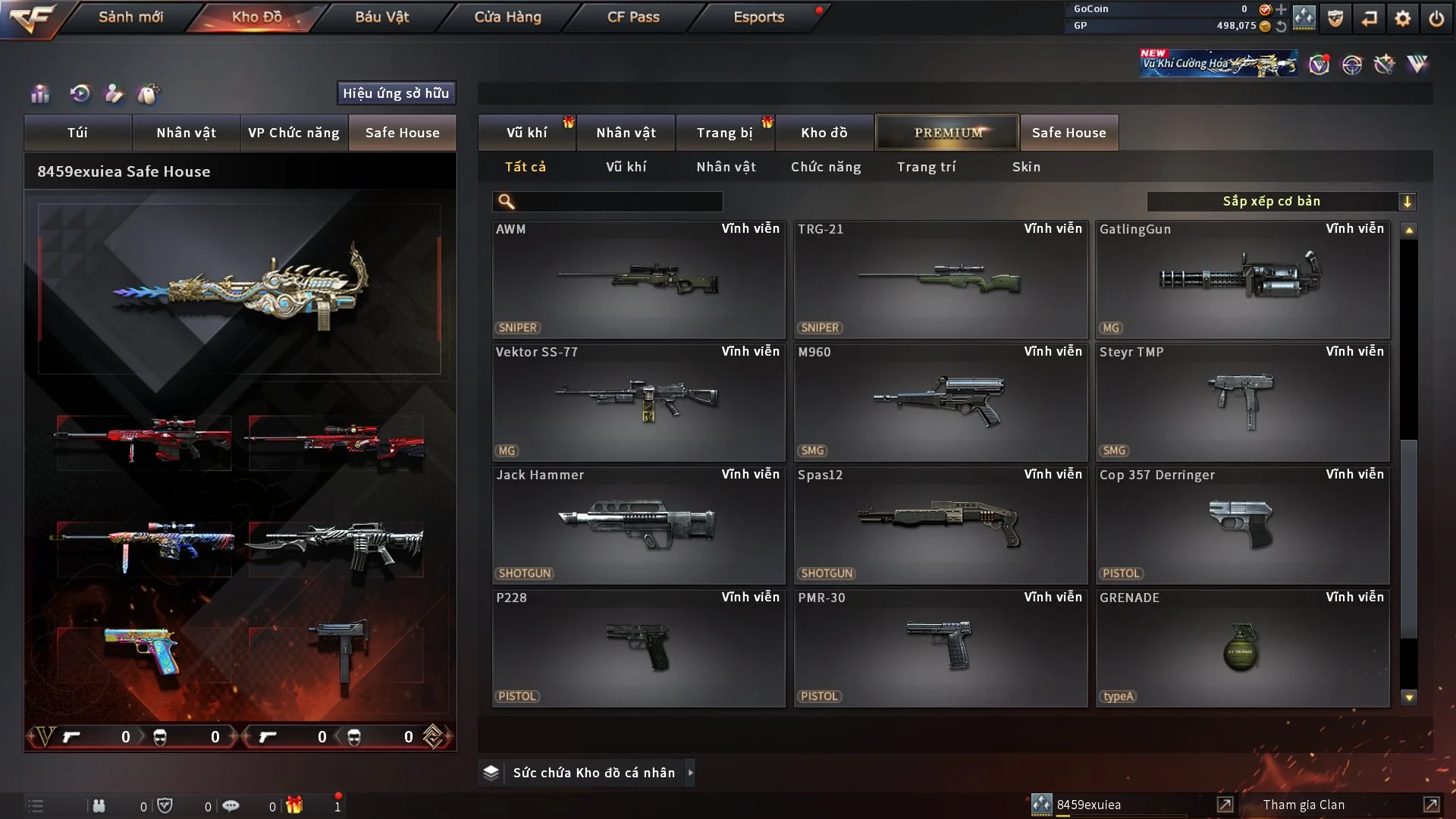Filter by the Skin category
Screen dimensions: 1456x819
(1026, 167)
